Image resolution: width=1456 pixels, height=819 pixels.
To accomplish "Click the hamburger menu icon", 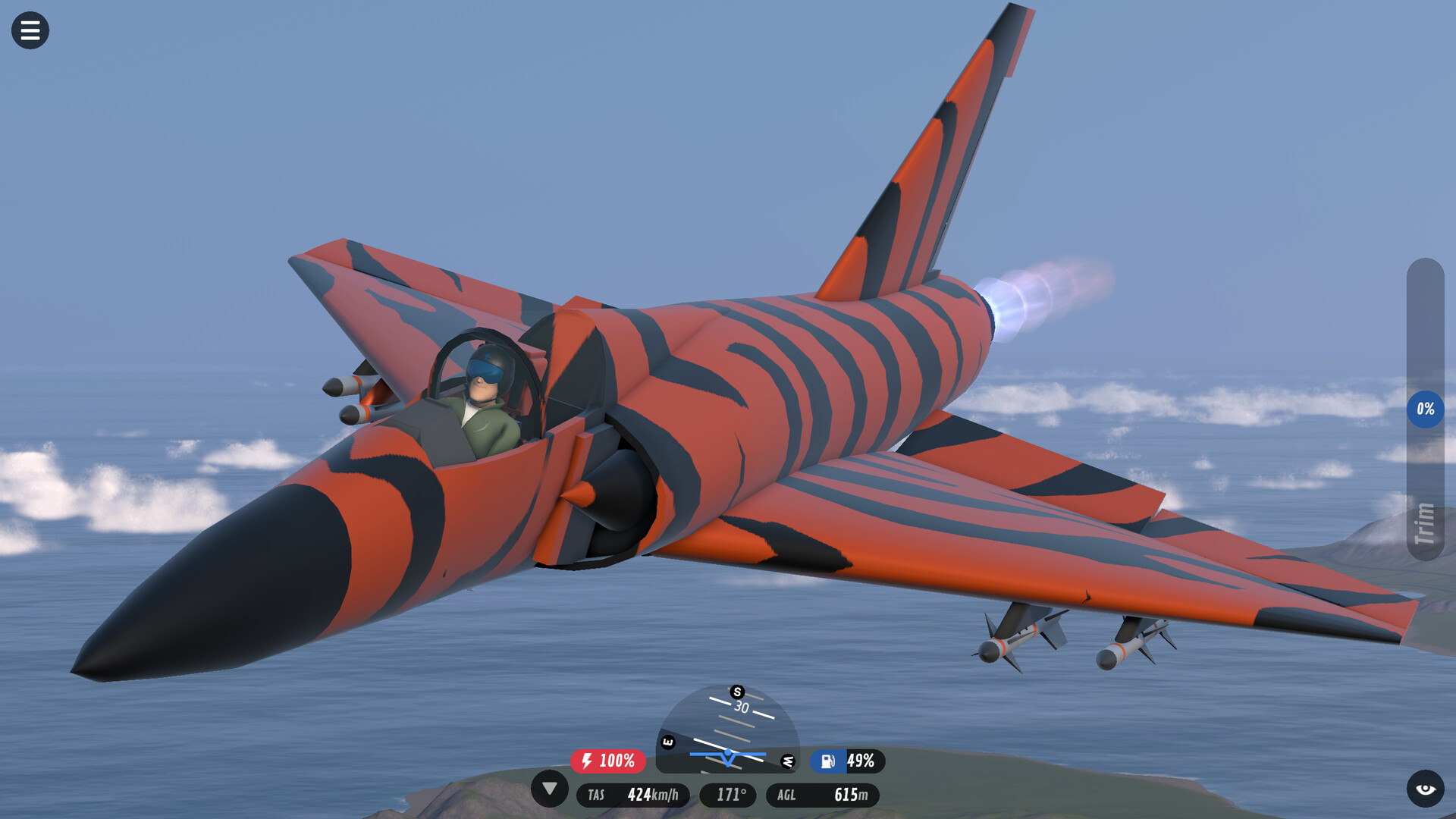I will (30, 30).
